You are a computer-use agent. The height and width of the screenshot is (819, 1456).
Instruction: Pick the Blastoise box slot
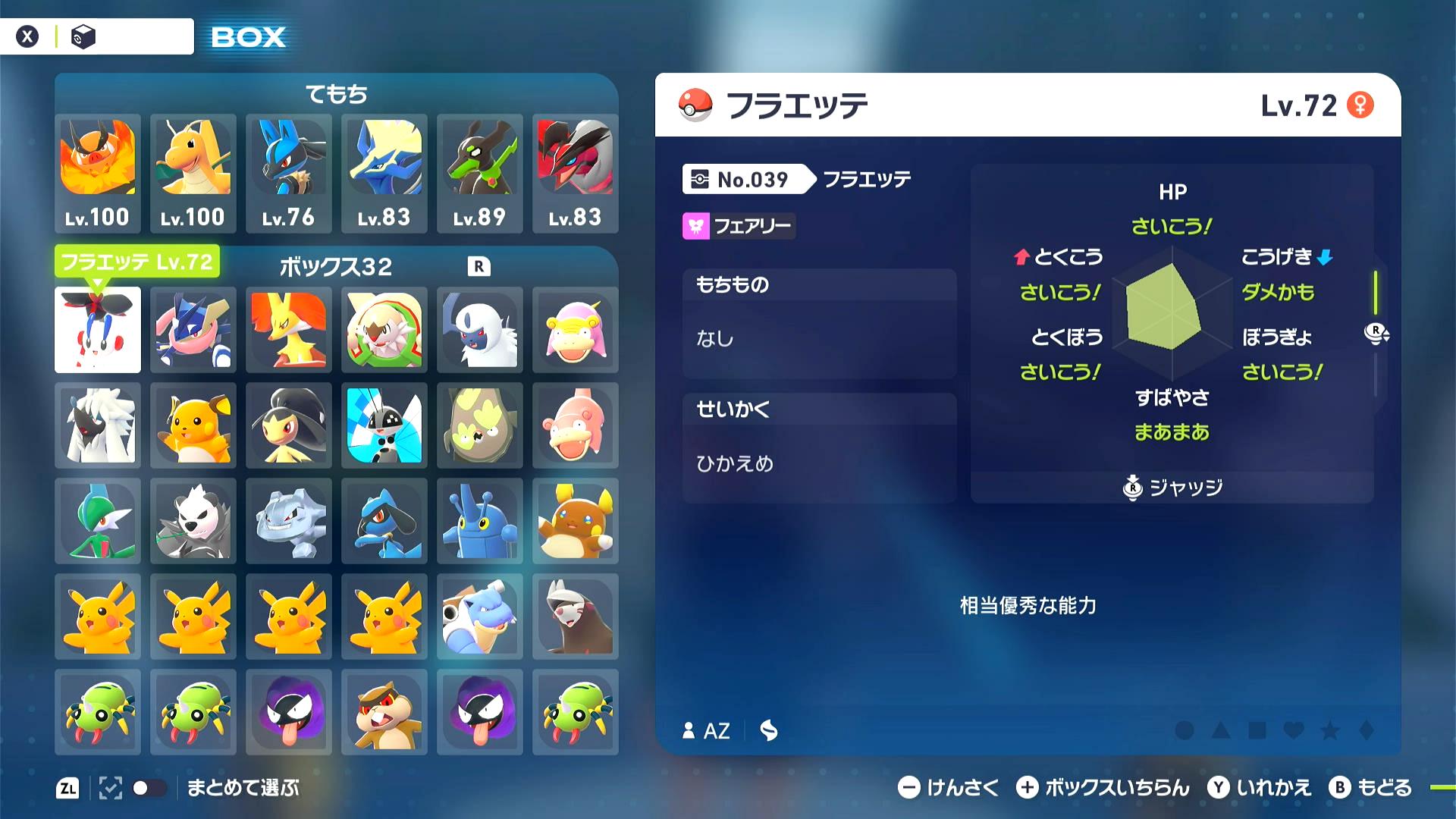coord(479,617)
